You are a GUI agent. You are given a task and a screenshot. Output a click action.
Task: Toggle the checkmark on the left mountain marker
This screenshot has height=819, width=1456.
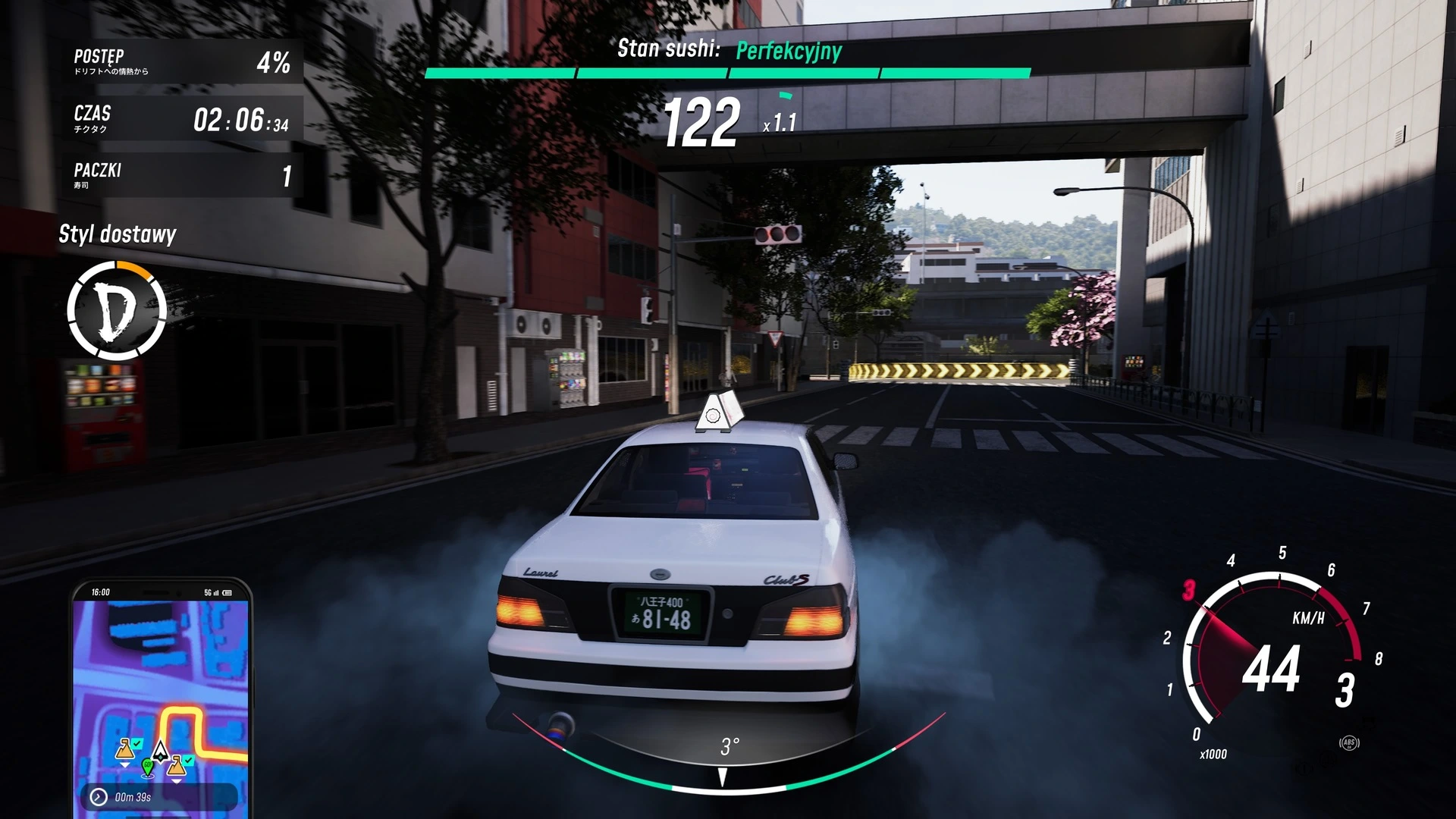[x=136, y=744]
